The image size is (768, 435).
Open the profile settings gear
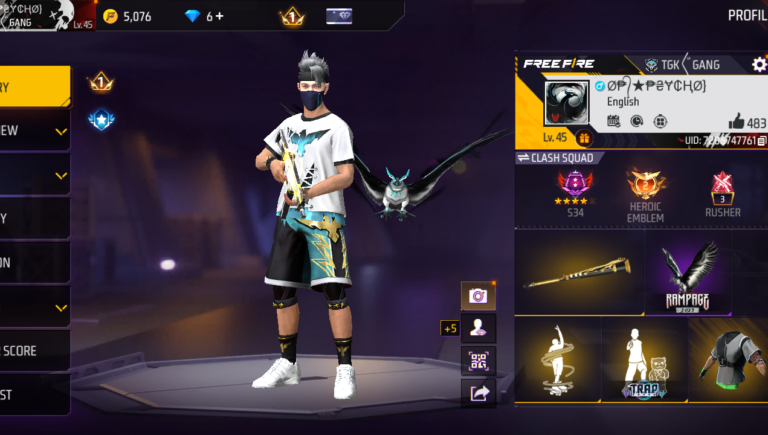click(759, 64)
